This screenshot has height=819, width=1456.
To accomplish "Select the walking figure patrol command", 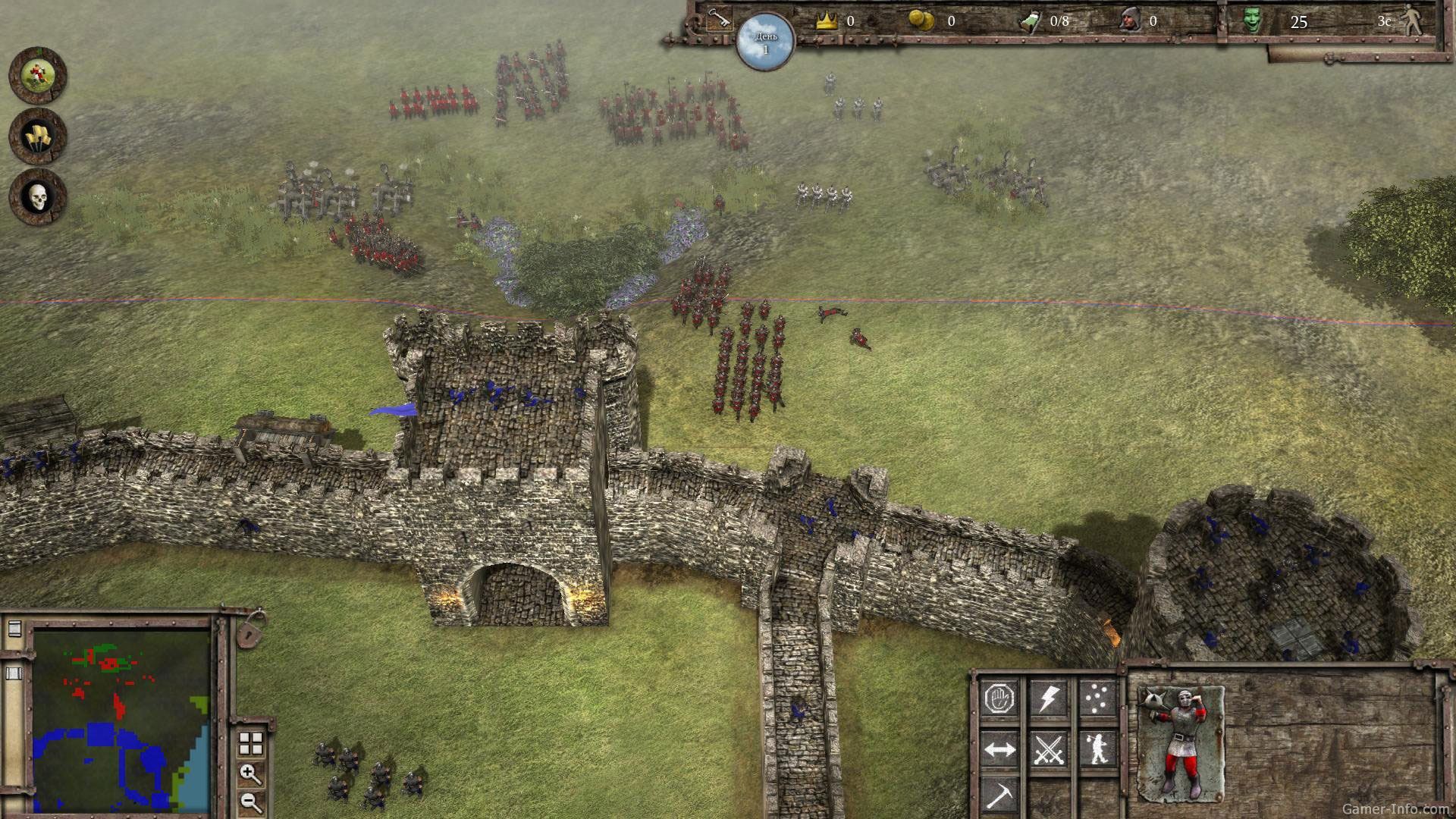I will coord(1097,750).
